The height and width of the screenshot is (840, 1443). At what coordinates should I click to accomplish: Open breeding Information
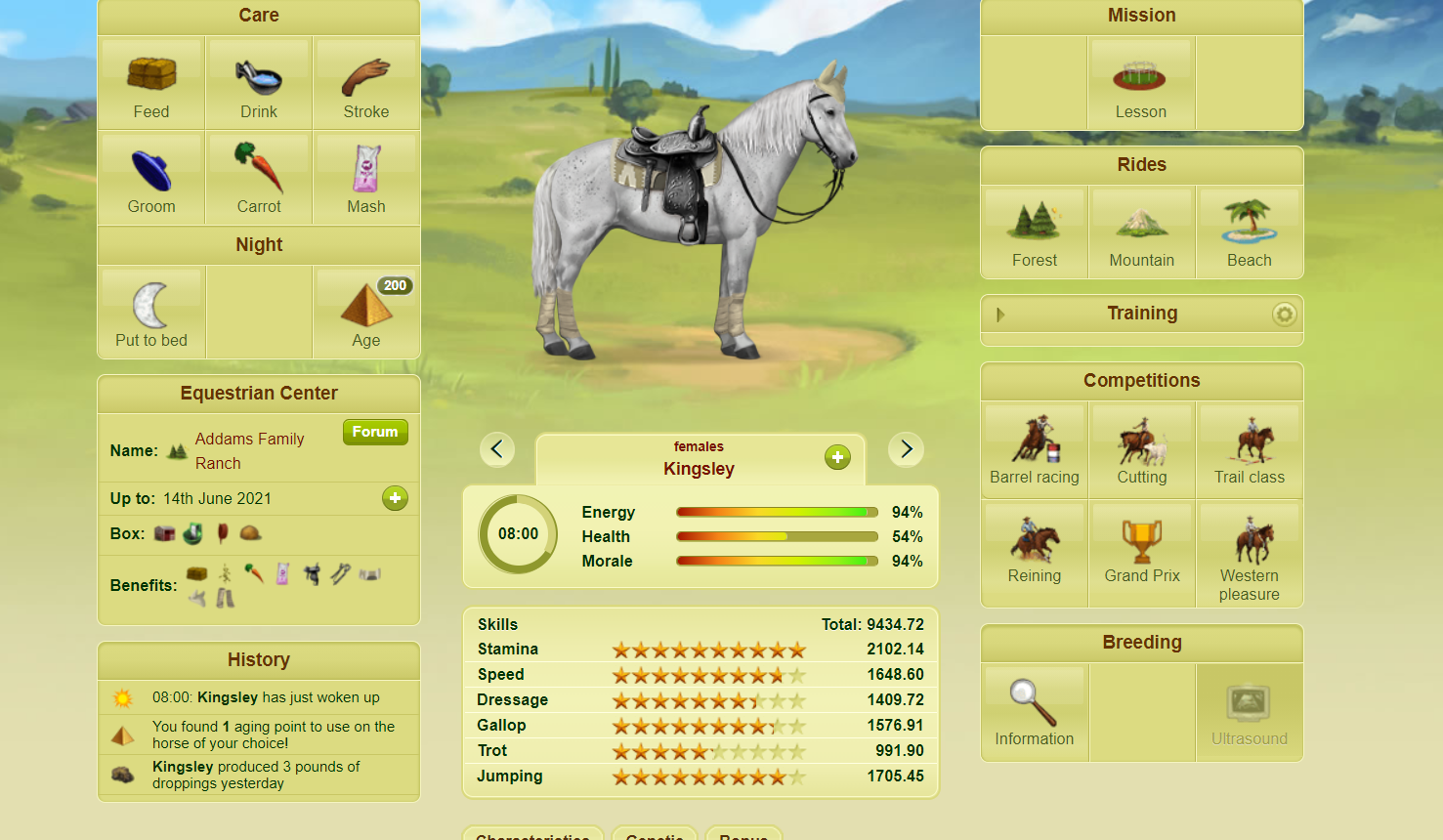pos(1035,712)
